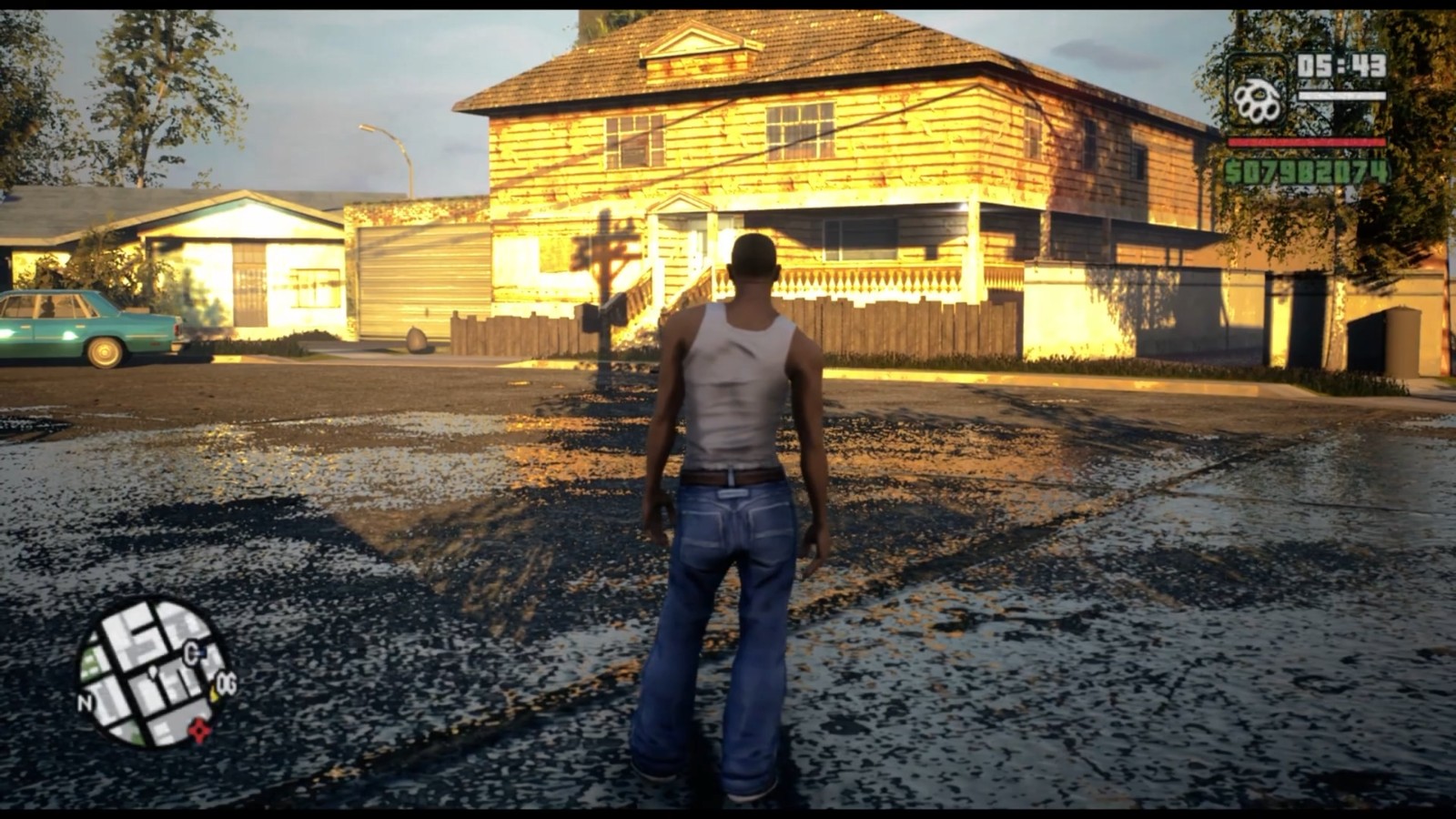Click the white player blip on the minimap
This screenshot has width=1456, height=819.
153,672
